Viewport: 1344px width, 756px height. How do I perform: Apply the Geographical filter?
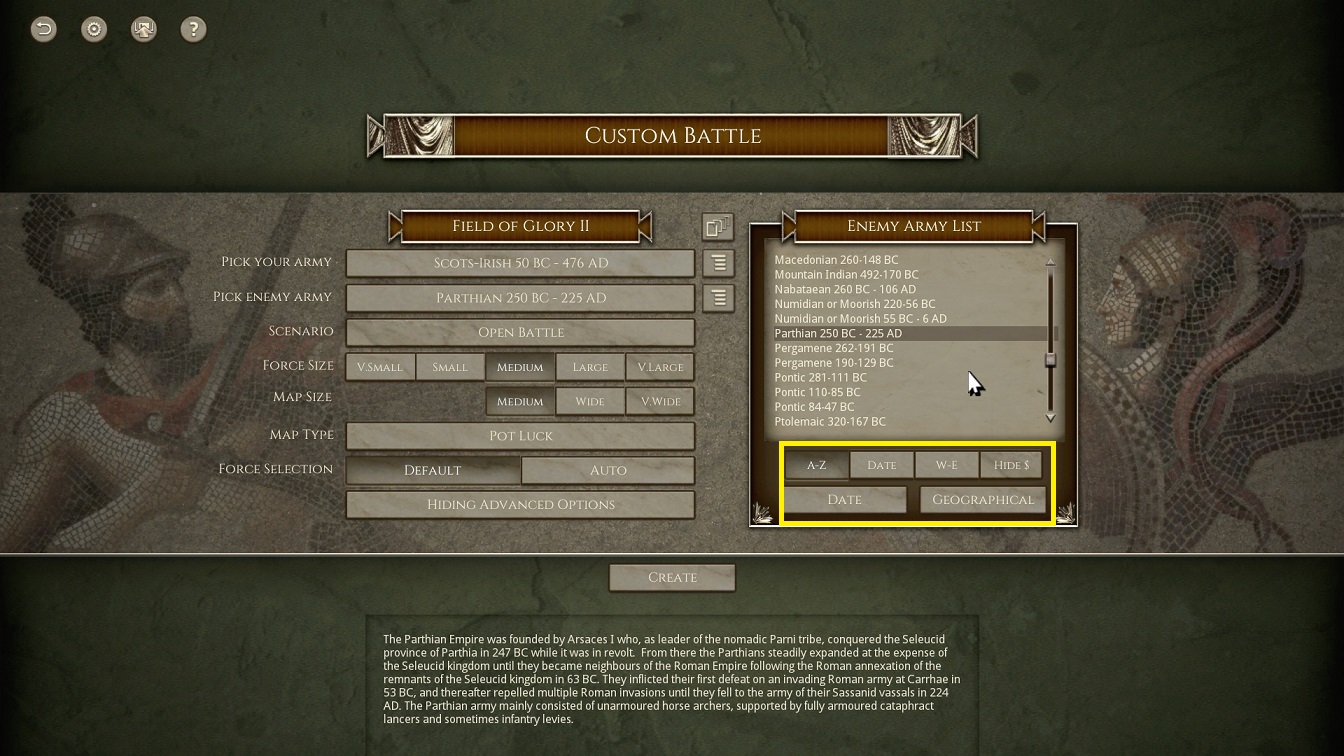pyautogui.click(x=983, y=499)
